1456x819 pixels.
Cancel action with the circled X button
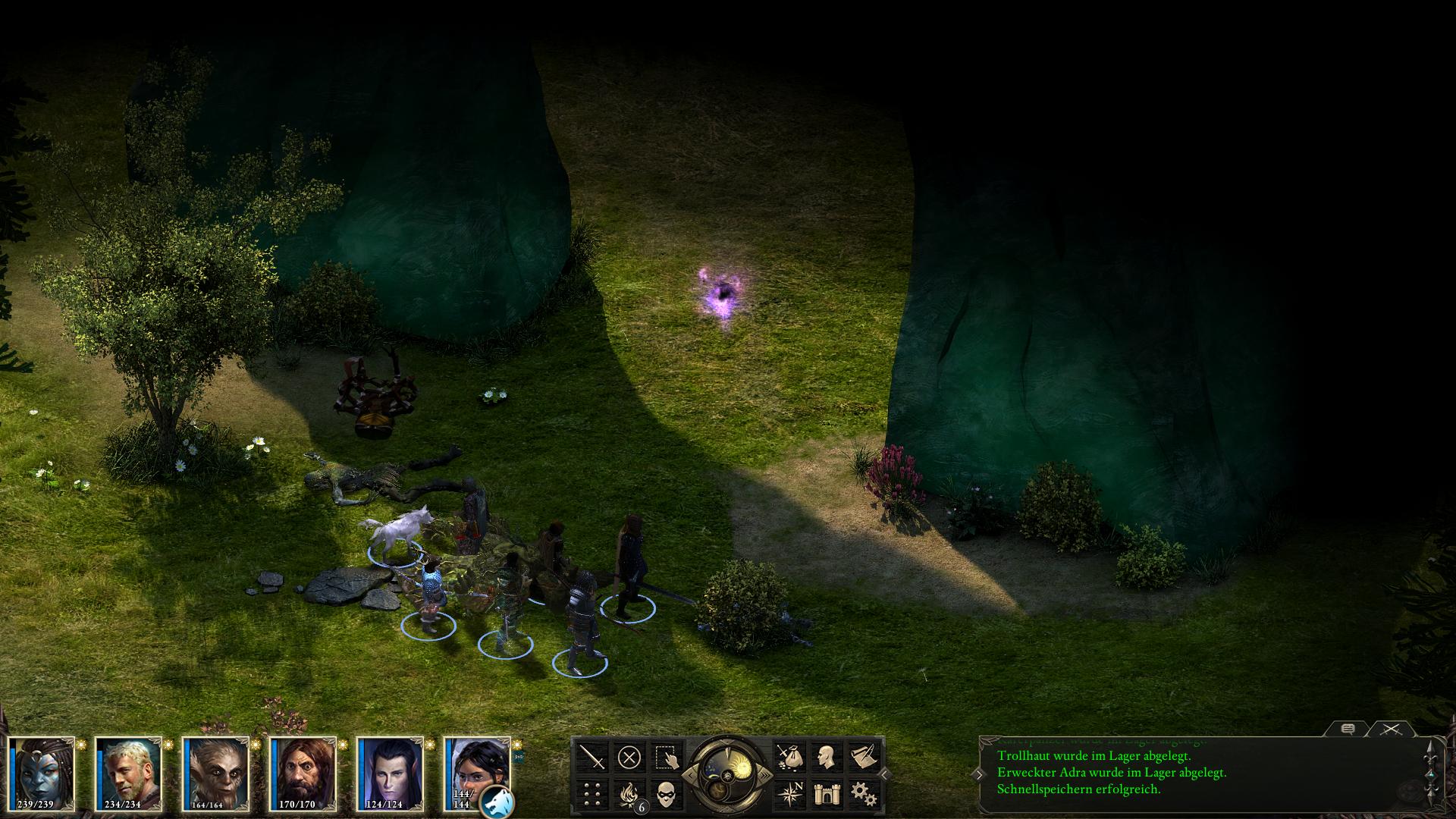(629, 757)
